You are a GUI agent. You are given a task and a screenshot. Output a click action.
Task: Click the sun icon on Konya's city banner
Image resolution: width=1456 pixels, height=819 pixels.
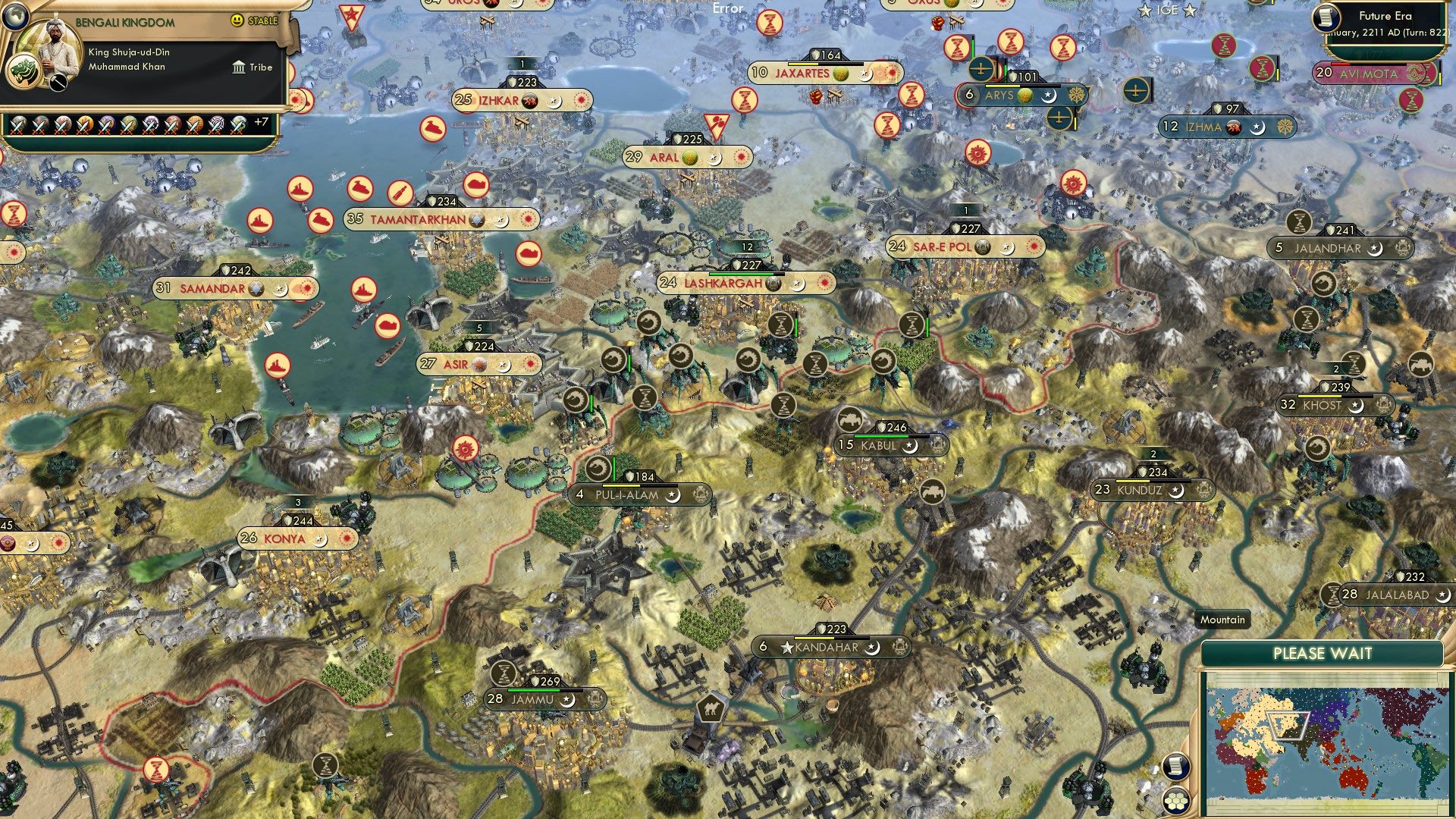(348, 538)
